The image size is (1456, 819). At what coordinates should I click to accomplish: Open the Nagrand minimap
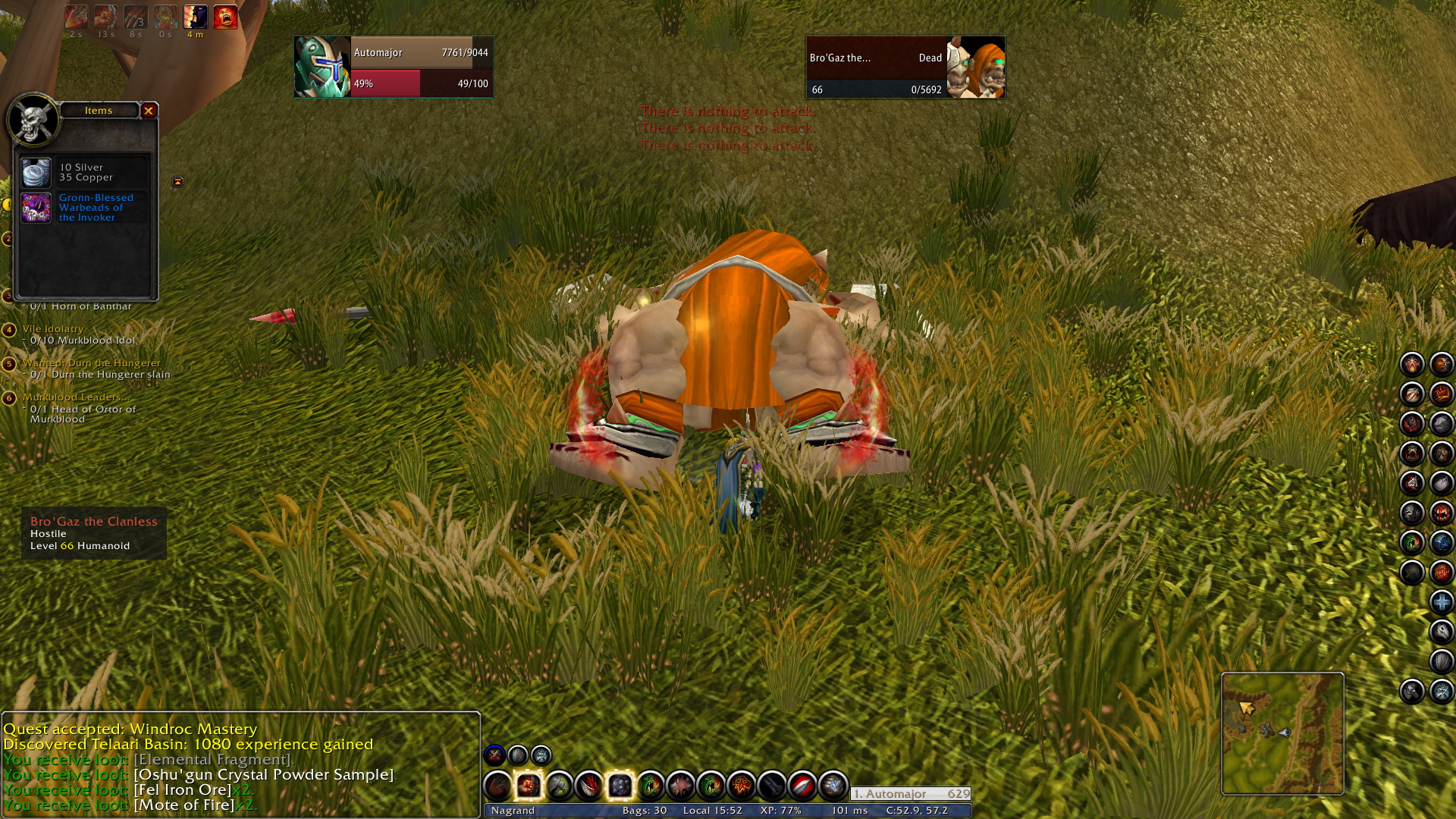pos(1282,733)
